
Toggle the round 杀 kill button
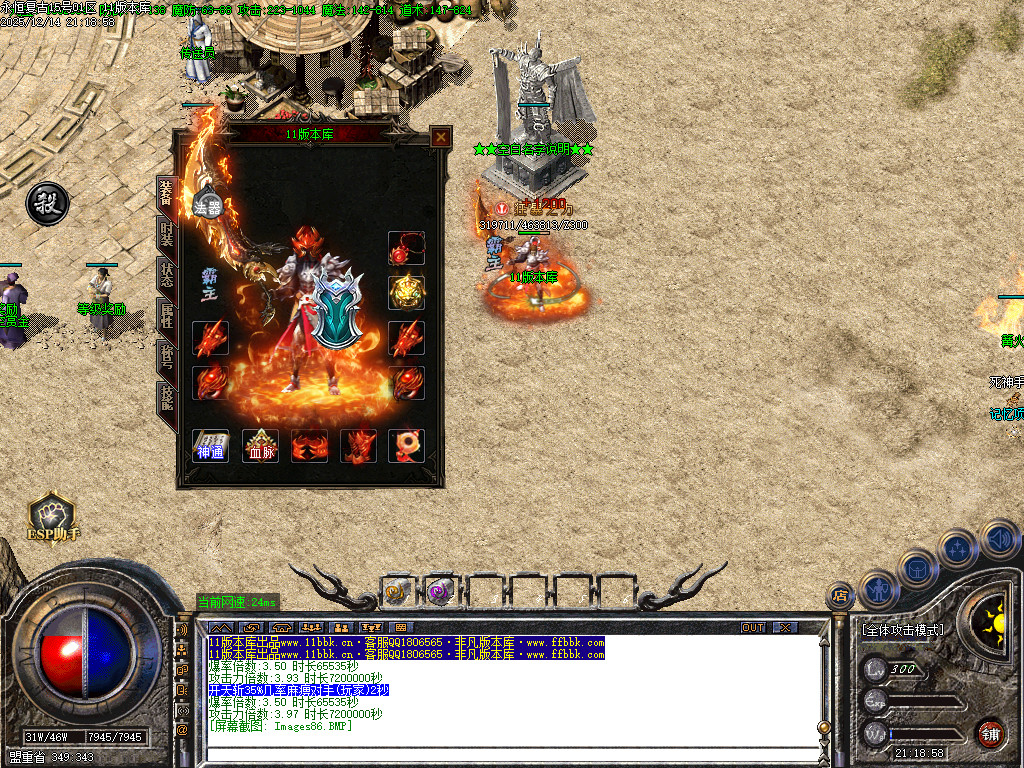(x=47, y=203)
